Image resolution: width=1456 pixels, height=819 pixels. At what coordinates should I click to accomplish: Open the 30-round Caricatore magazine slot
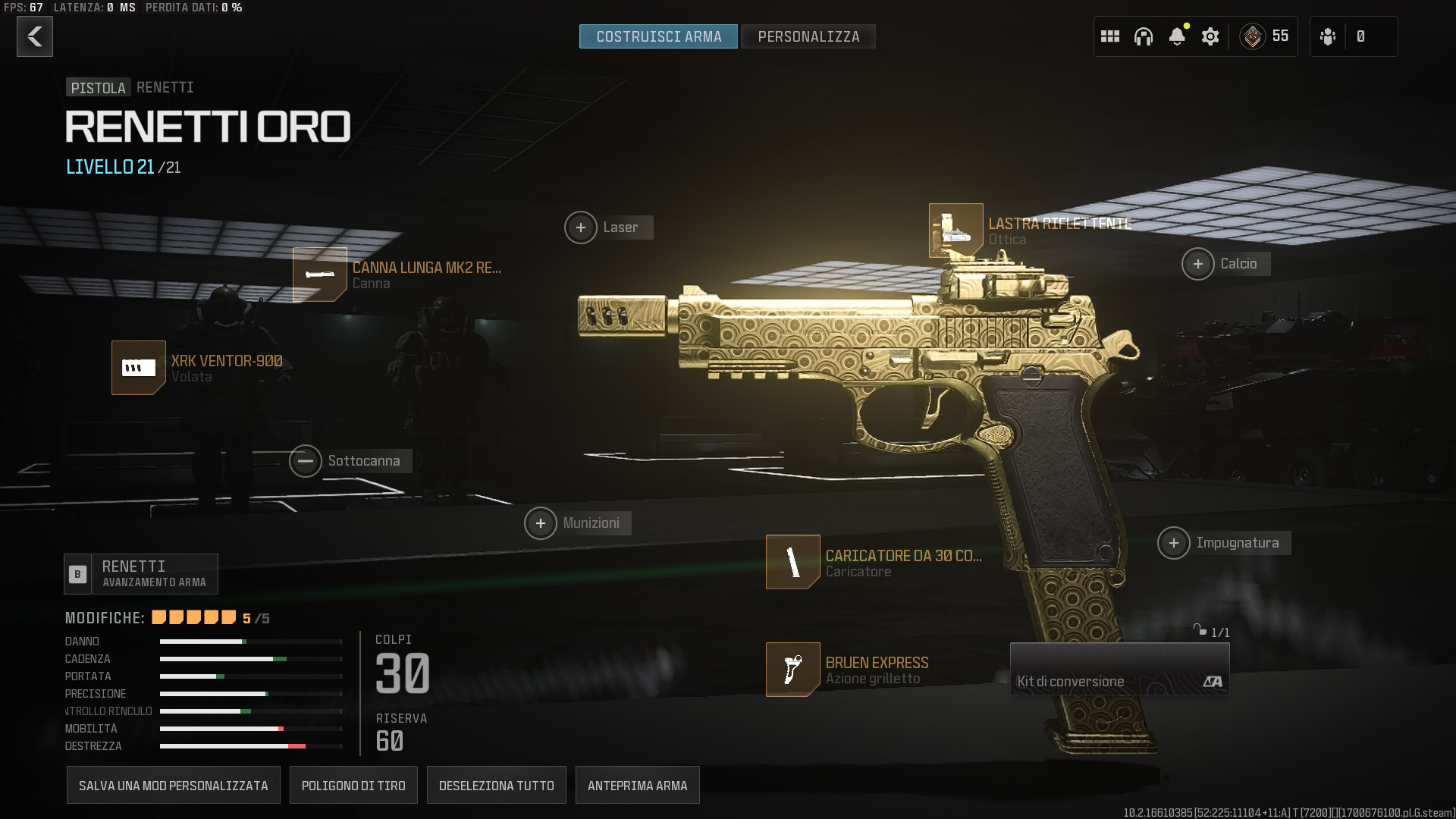(x=793, y=563)
